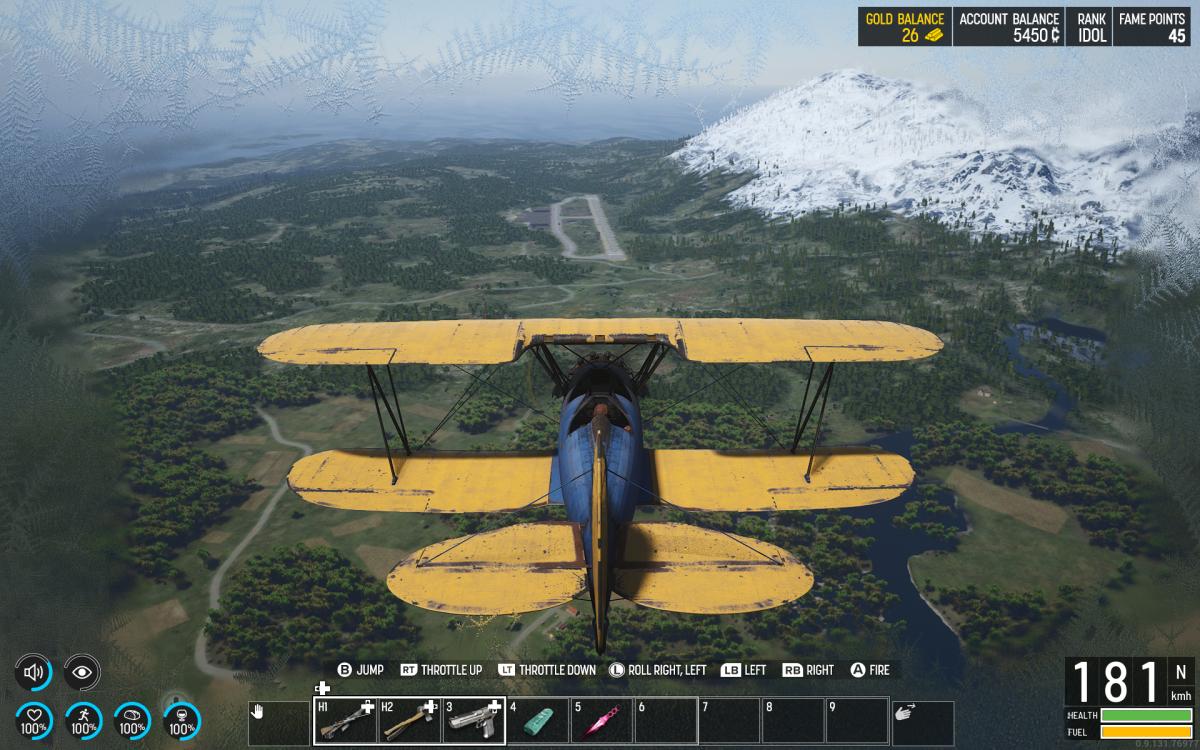Click the hand swap icon right of hotbar
Screen dimensions: 1200x750
pos(922,721)
